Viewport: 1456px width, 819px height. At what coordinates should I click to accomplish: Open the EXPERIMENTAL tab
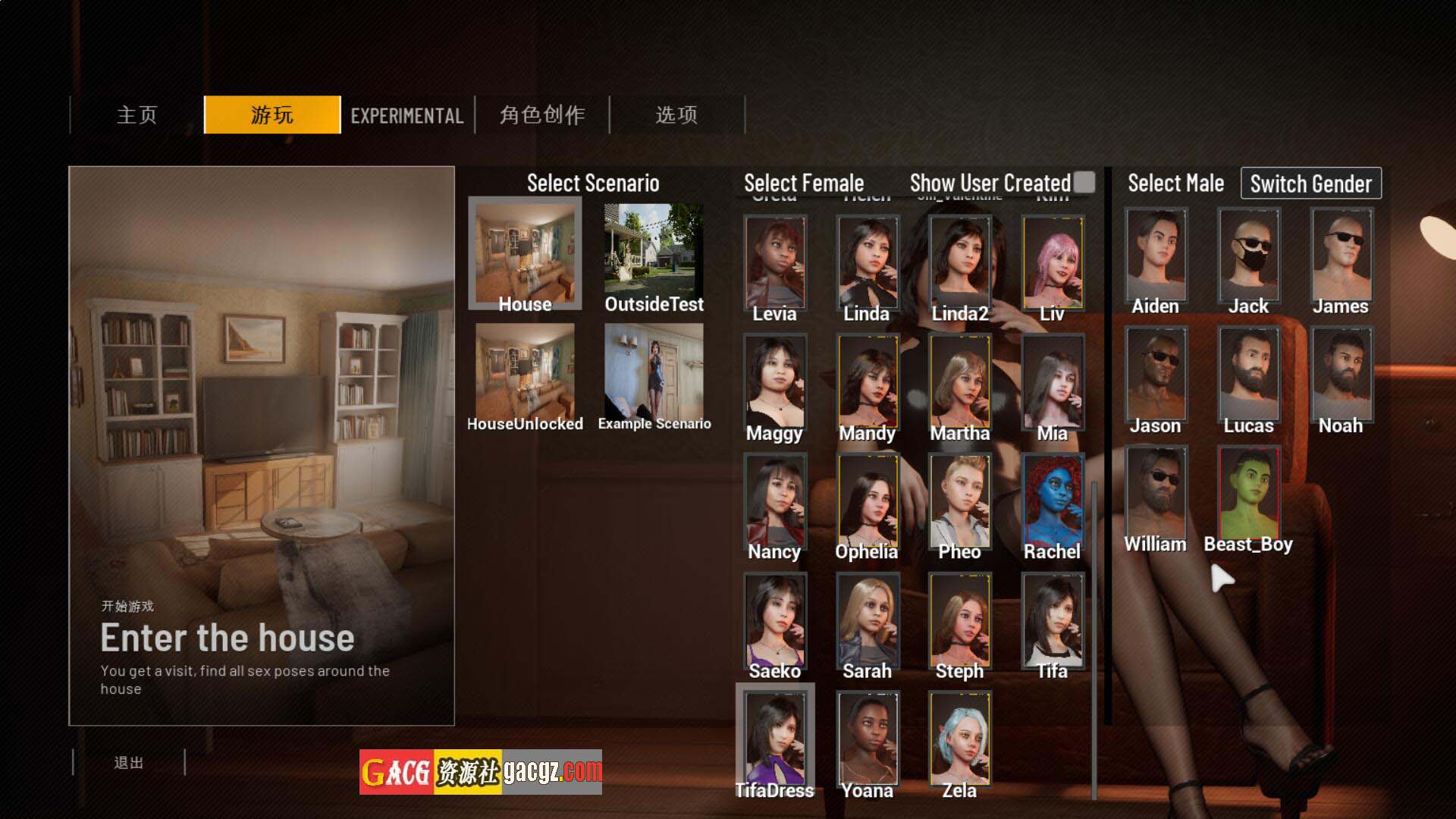[407, 115]
